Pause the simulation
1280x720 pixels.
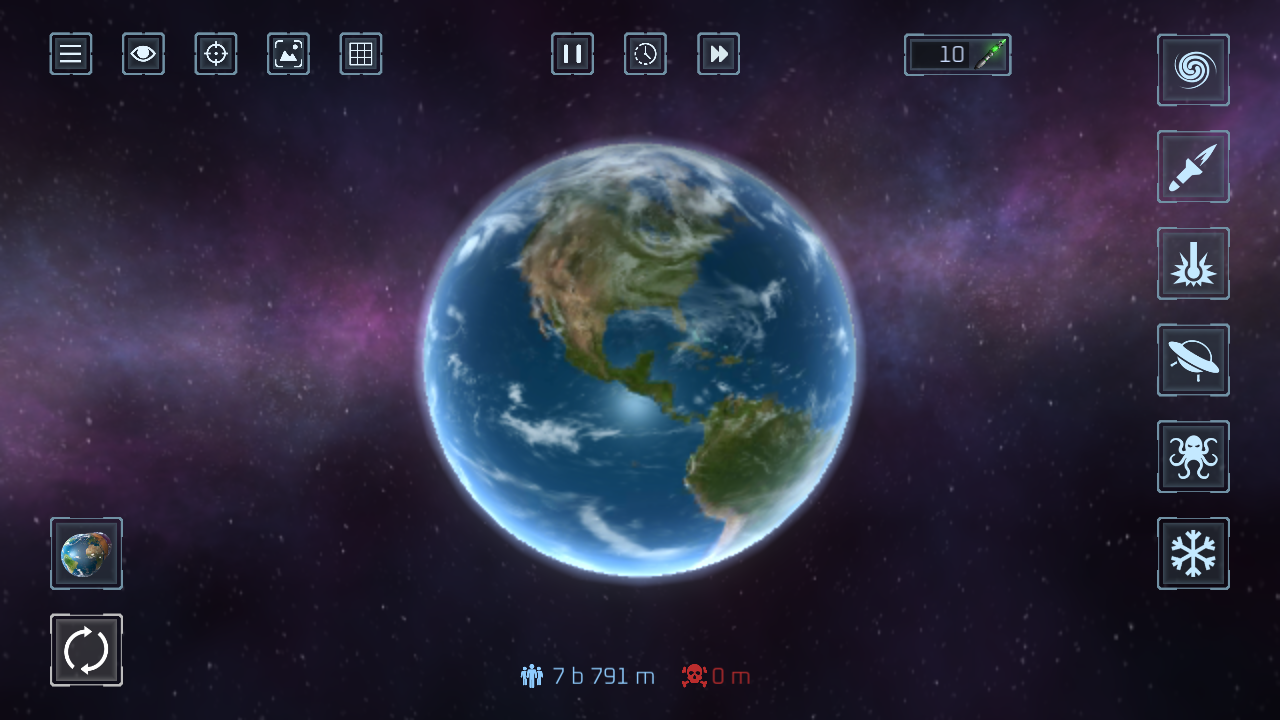click(x=572, y=54)
